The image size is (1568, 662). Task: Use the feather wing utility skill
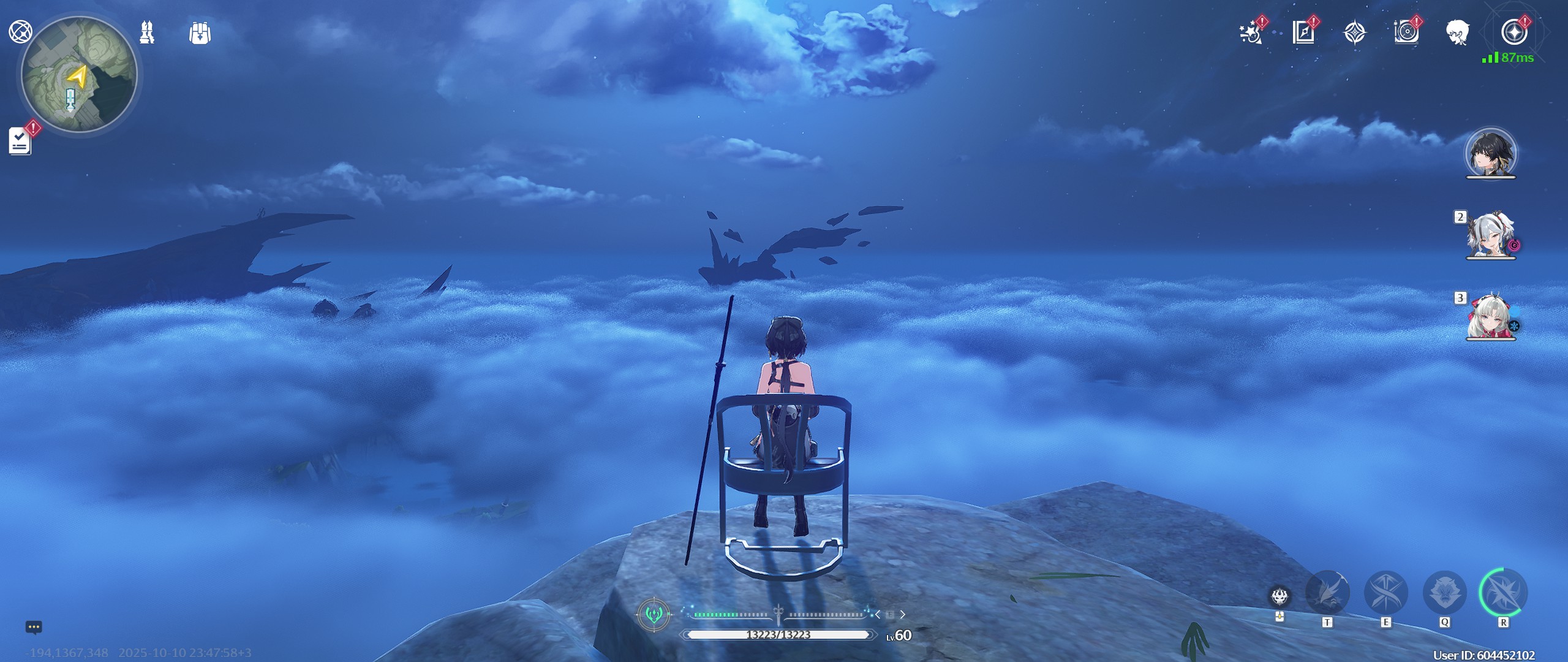pyautogui.click(x=1327, y=593)
